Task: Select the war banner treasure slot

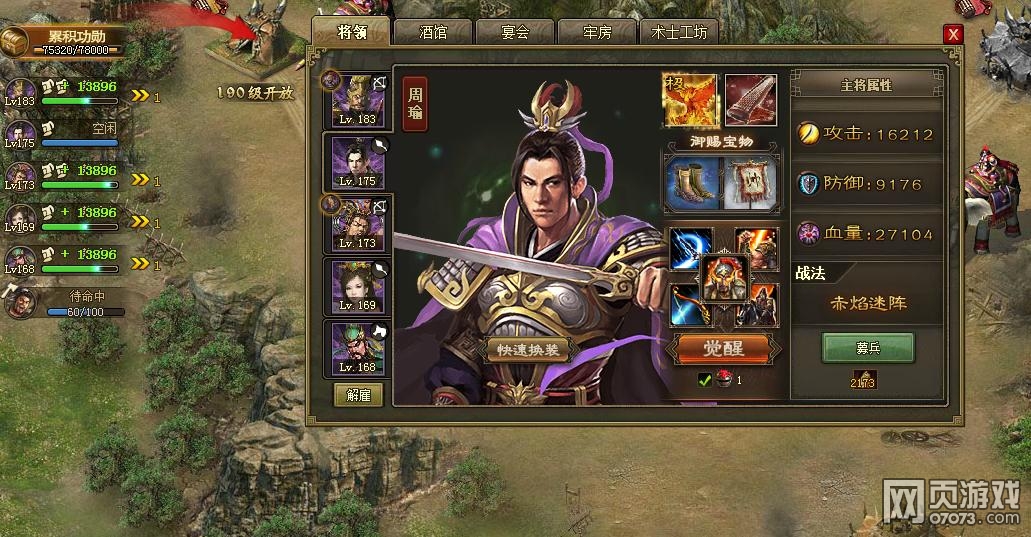Action: click(750, 183)
